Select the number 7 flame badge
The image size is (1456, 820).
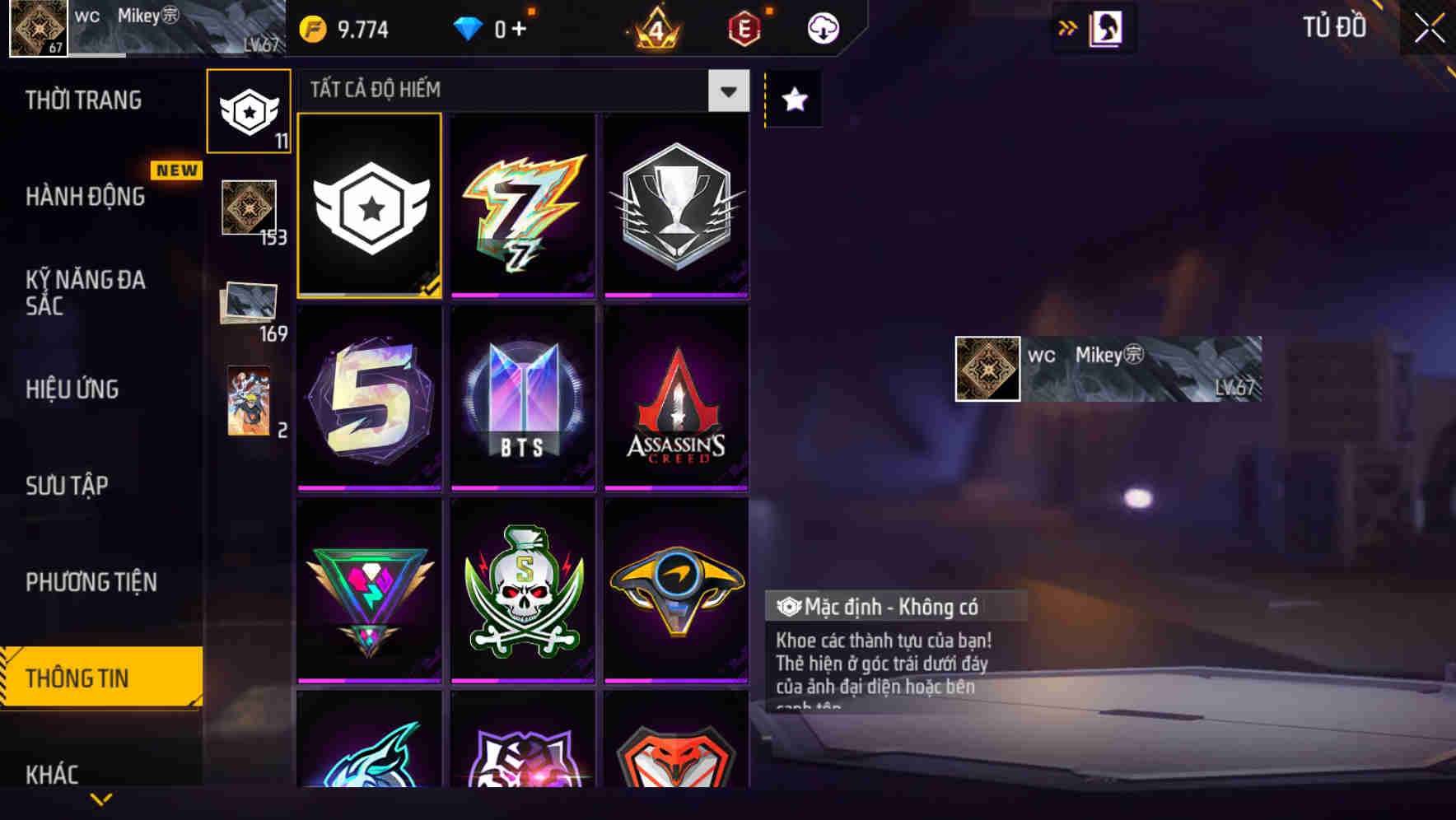(522, 206)
